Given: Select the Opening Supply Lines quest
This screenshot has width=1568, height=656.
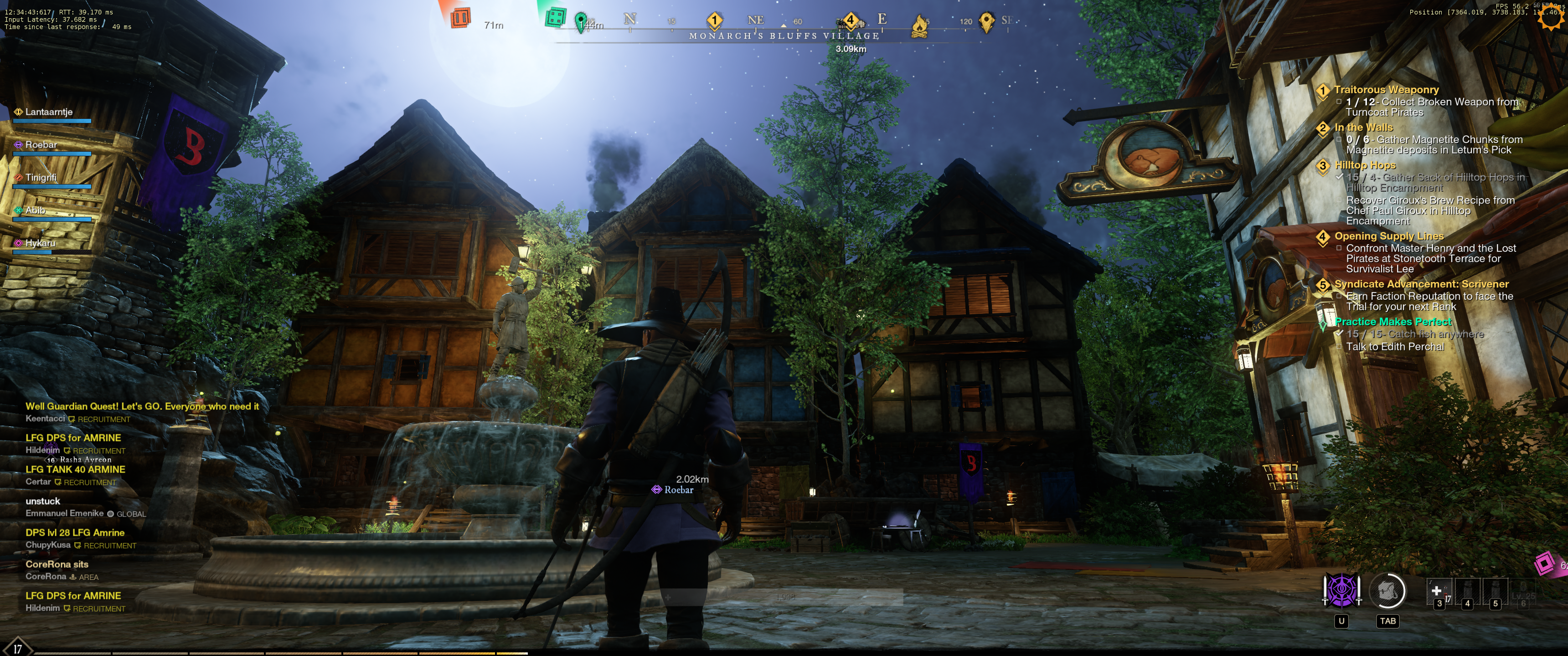Looking at the screenshot, I should [x=1388, y=236].
